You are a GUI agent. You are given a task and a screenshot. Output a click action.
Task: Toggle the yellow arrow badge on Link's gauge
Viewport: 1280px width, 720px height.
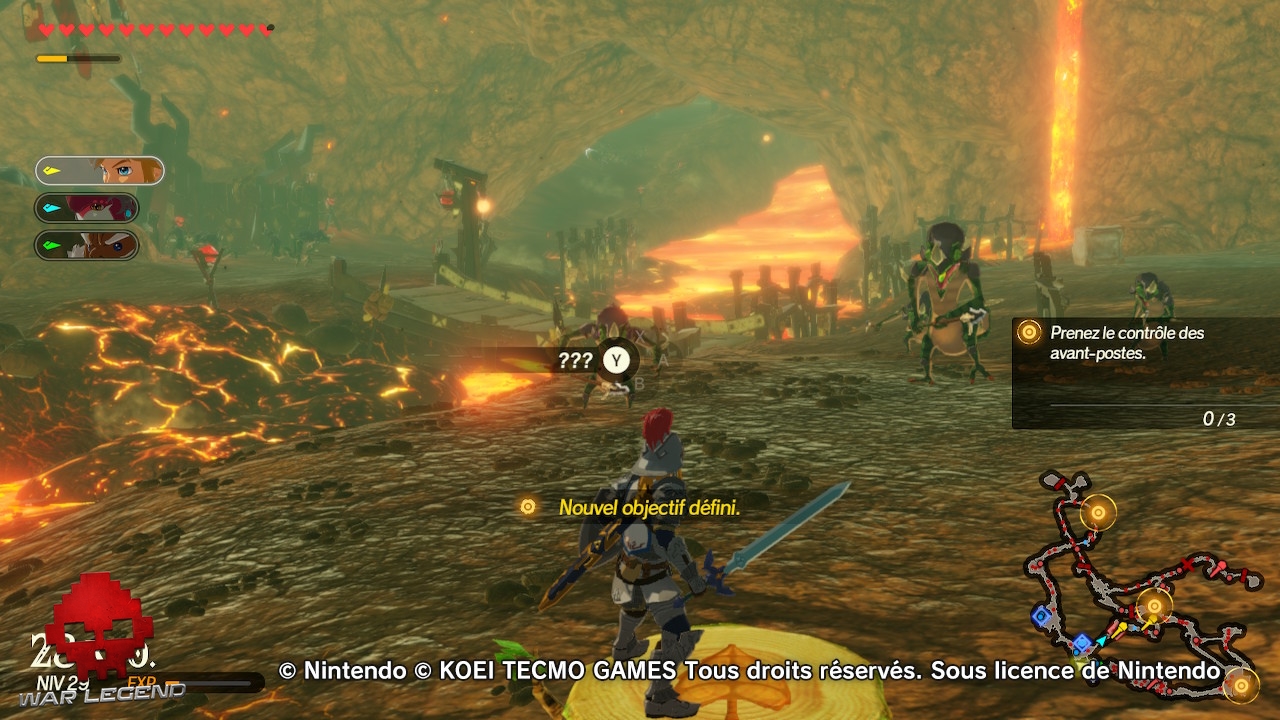52,170
